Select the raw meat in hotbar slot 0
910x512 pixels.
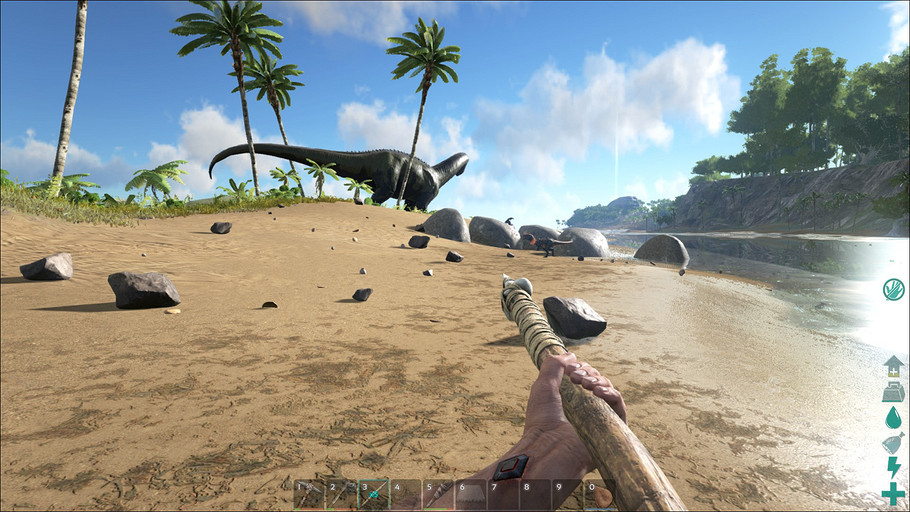click(x=601, y=495)
